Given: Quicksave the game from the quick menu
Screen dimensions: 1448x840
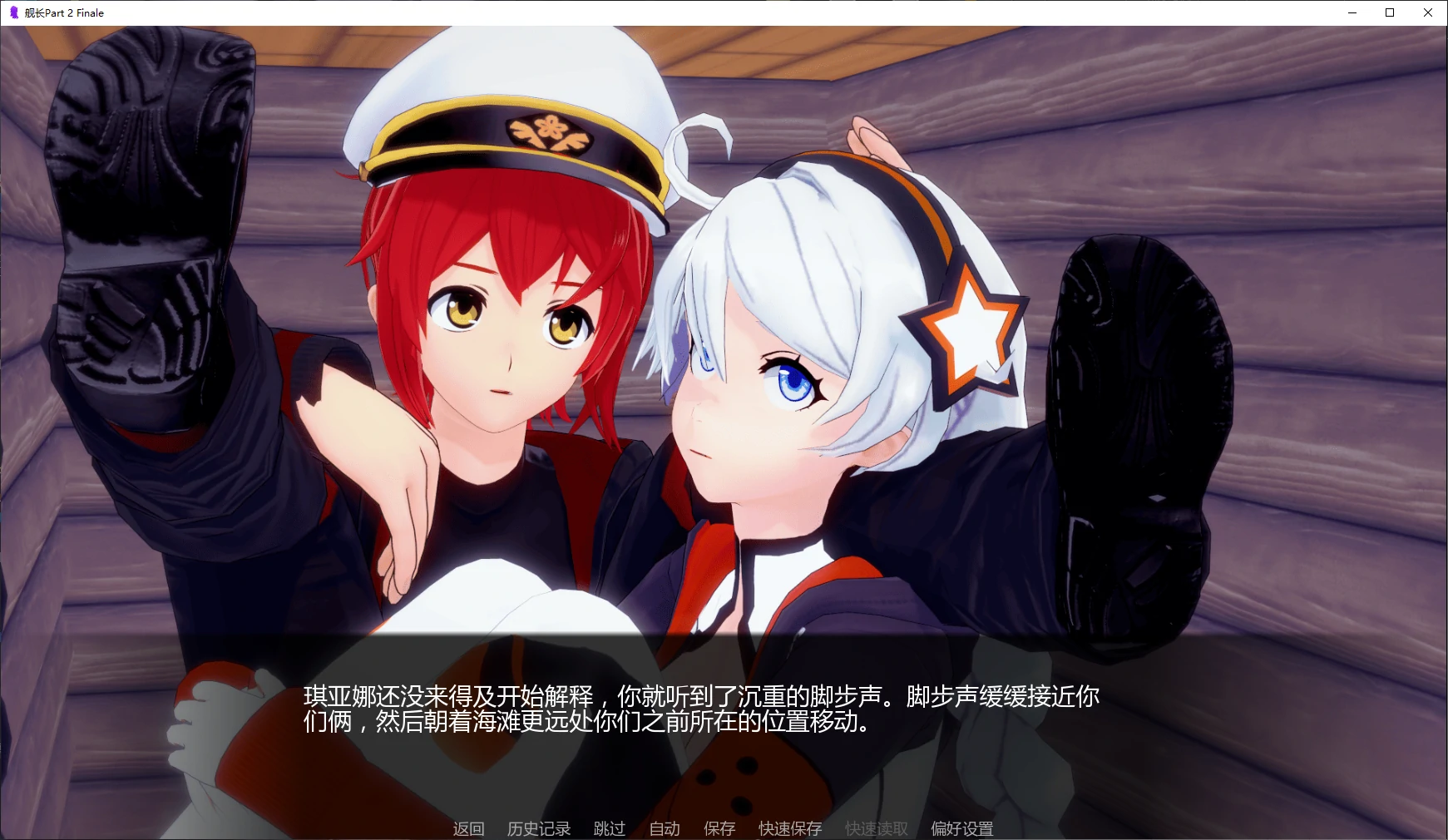Looking at the screenshot, I should 788,828.
